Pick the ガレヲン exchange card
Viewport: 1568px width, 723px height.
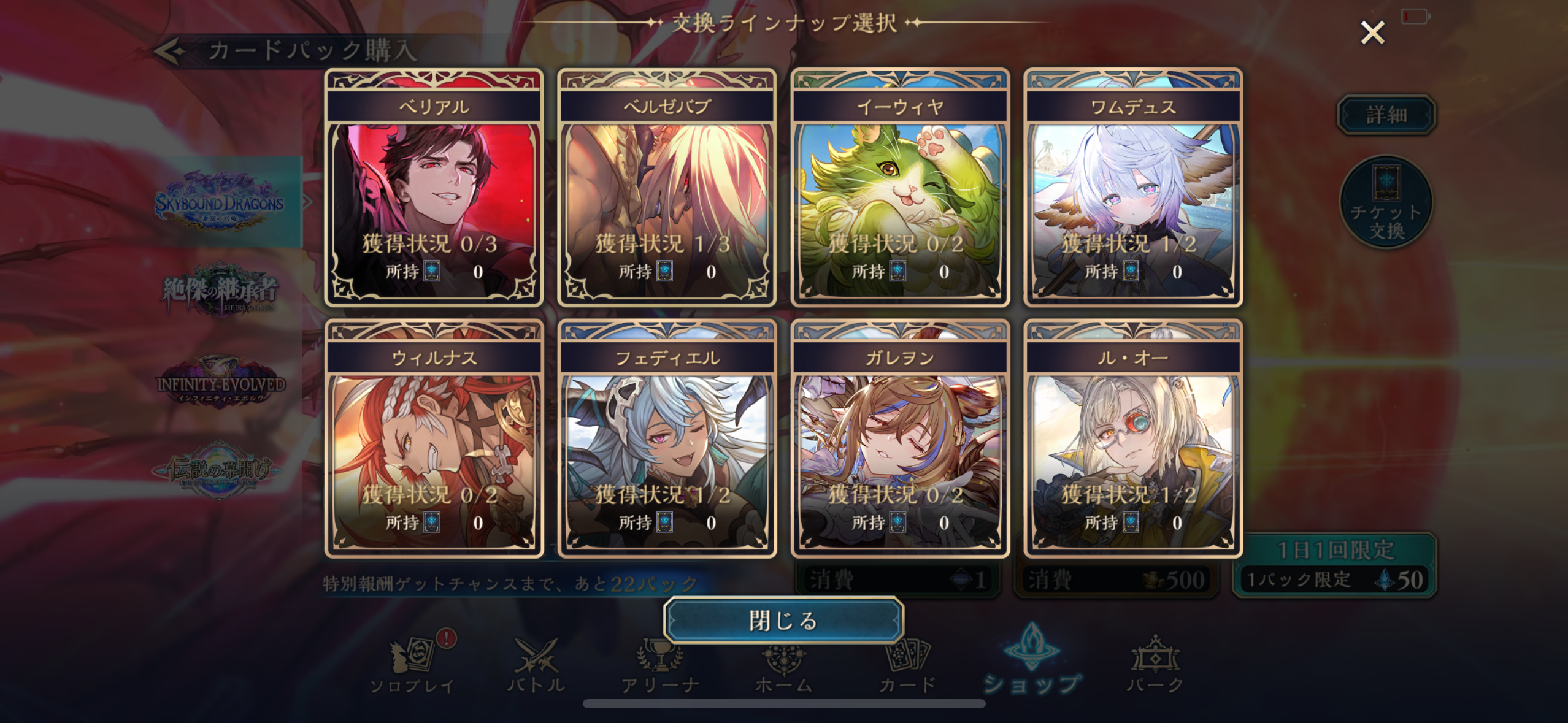(900, 439)
